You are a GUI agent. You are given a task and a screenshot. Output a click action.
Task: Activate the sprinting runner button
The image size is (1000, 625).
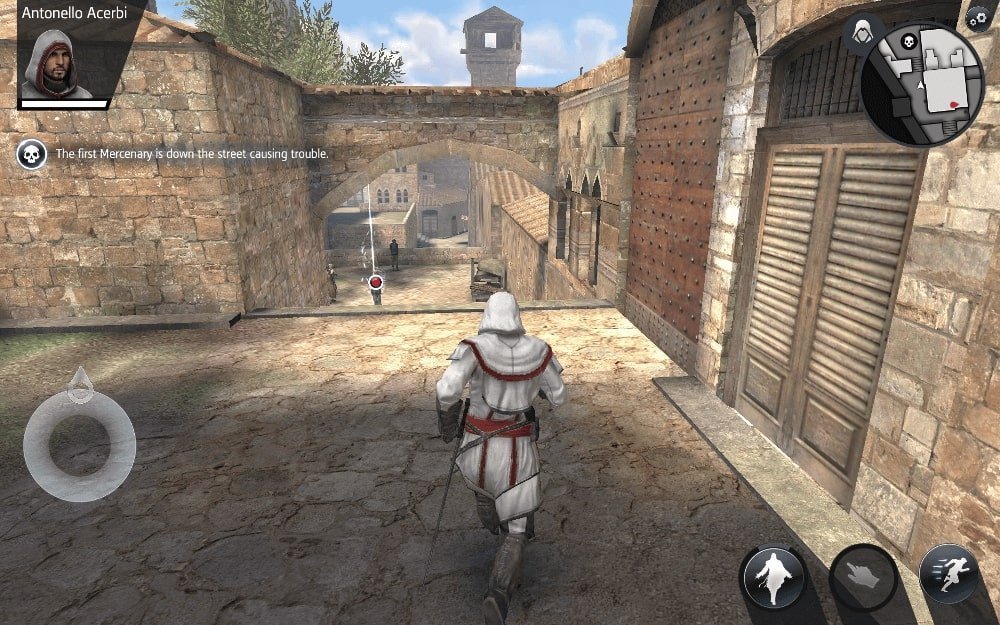948,574
